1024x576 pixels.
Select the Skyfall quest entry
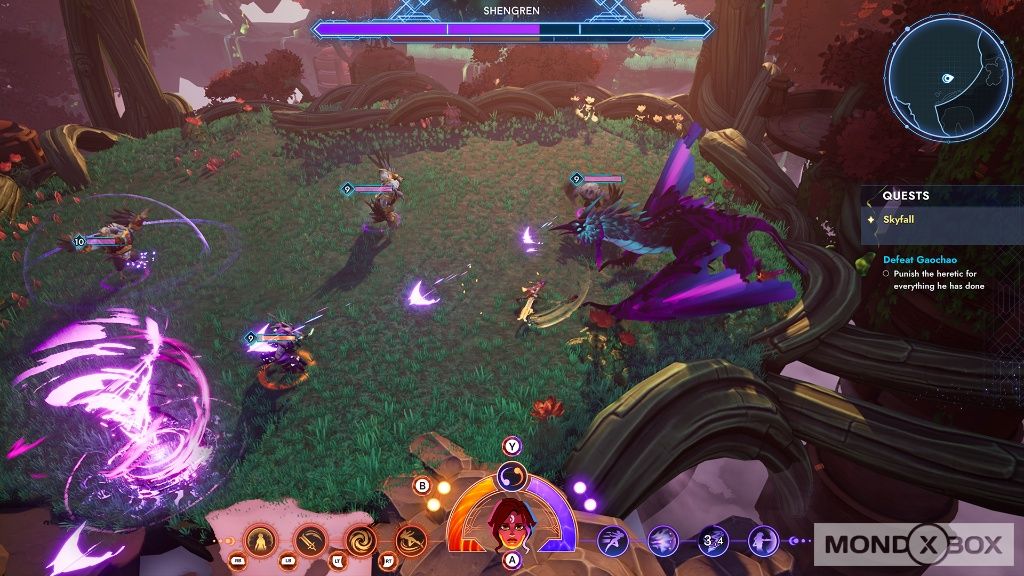[x=900, y=219]
